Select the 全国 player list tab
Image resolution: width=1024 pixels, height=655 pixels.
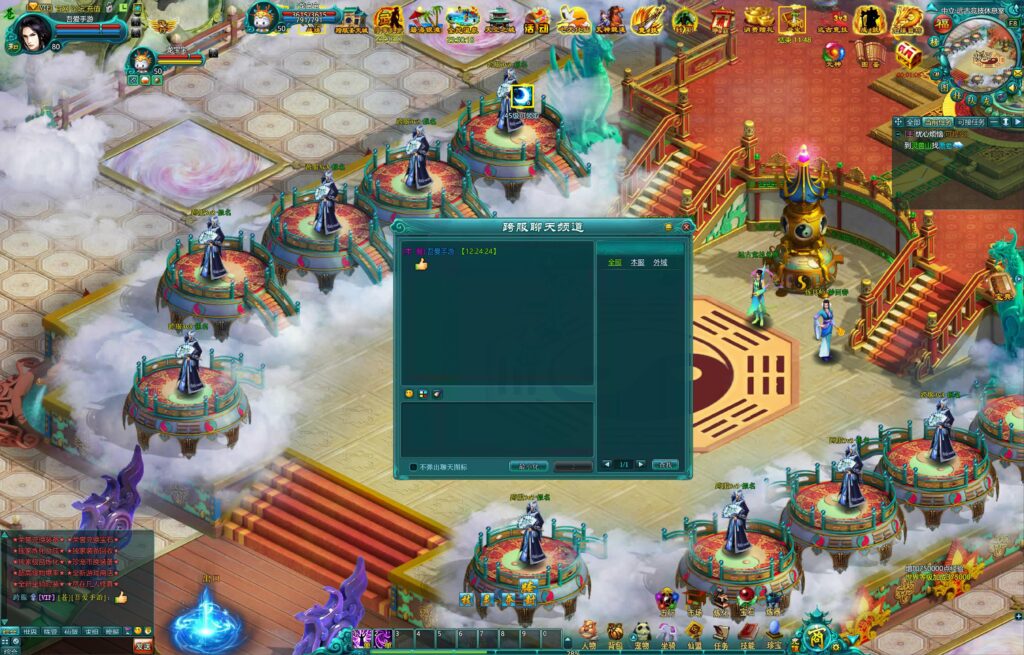614,263
